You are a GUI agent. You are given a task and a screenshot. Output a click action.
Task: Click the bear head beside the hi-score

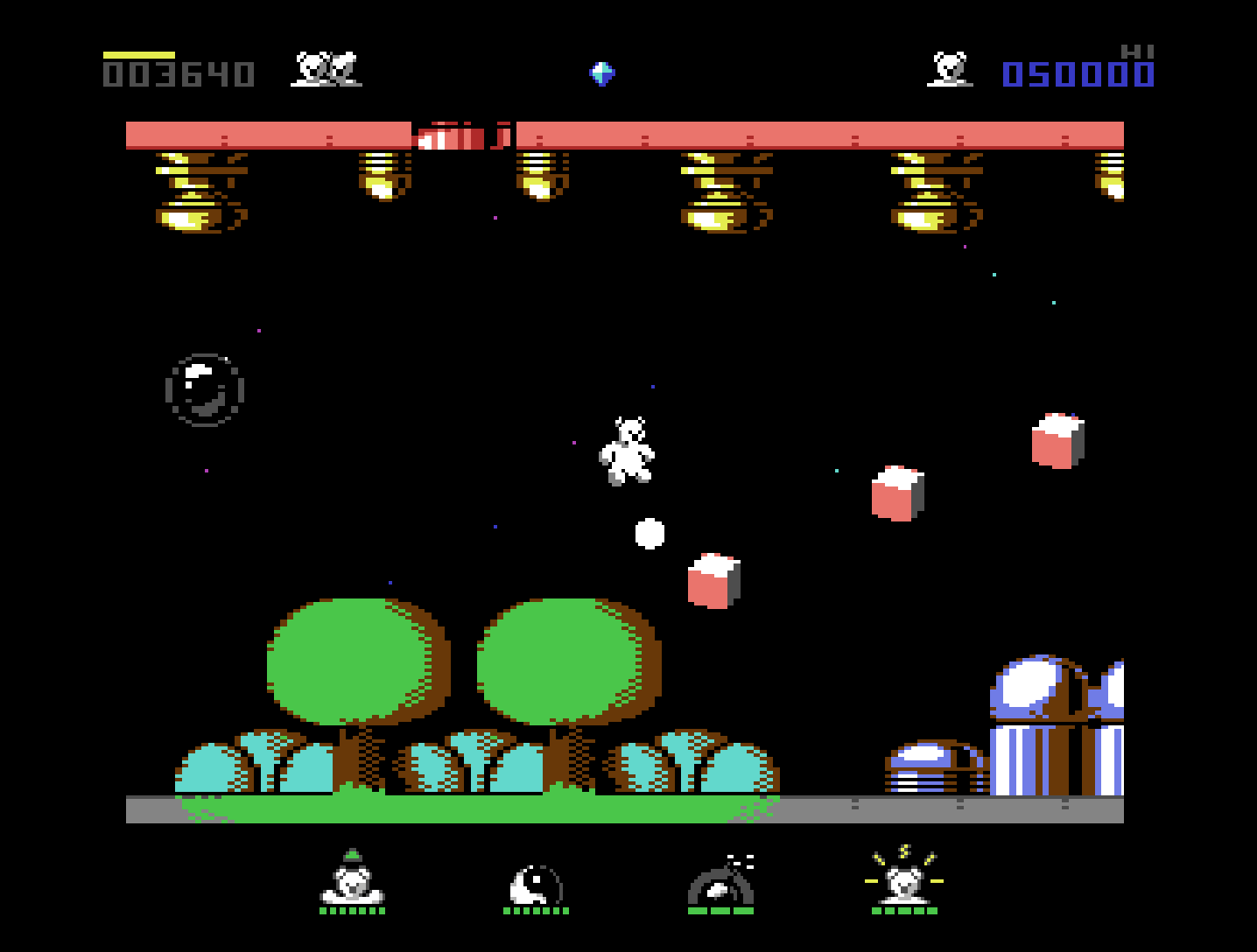[950, 69]
